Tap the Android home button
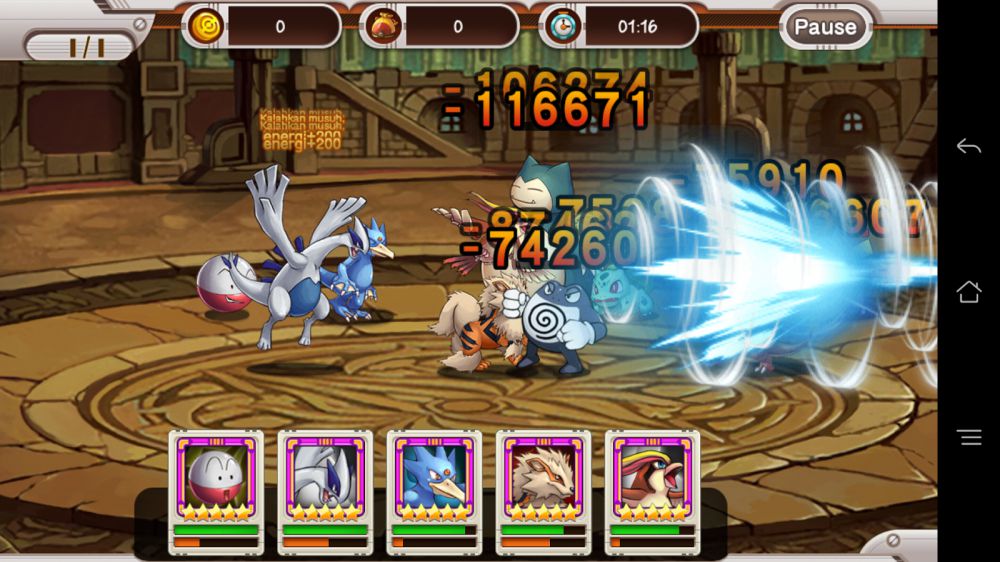The image size is (1000, 562). (968, 292)
